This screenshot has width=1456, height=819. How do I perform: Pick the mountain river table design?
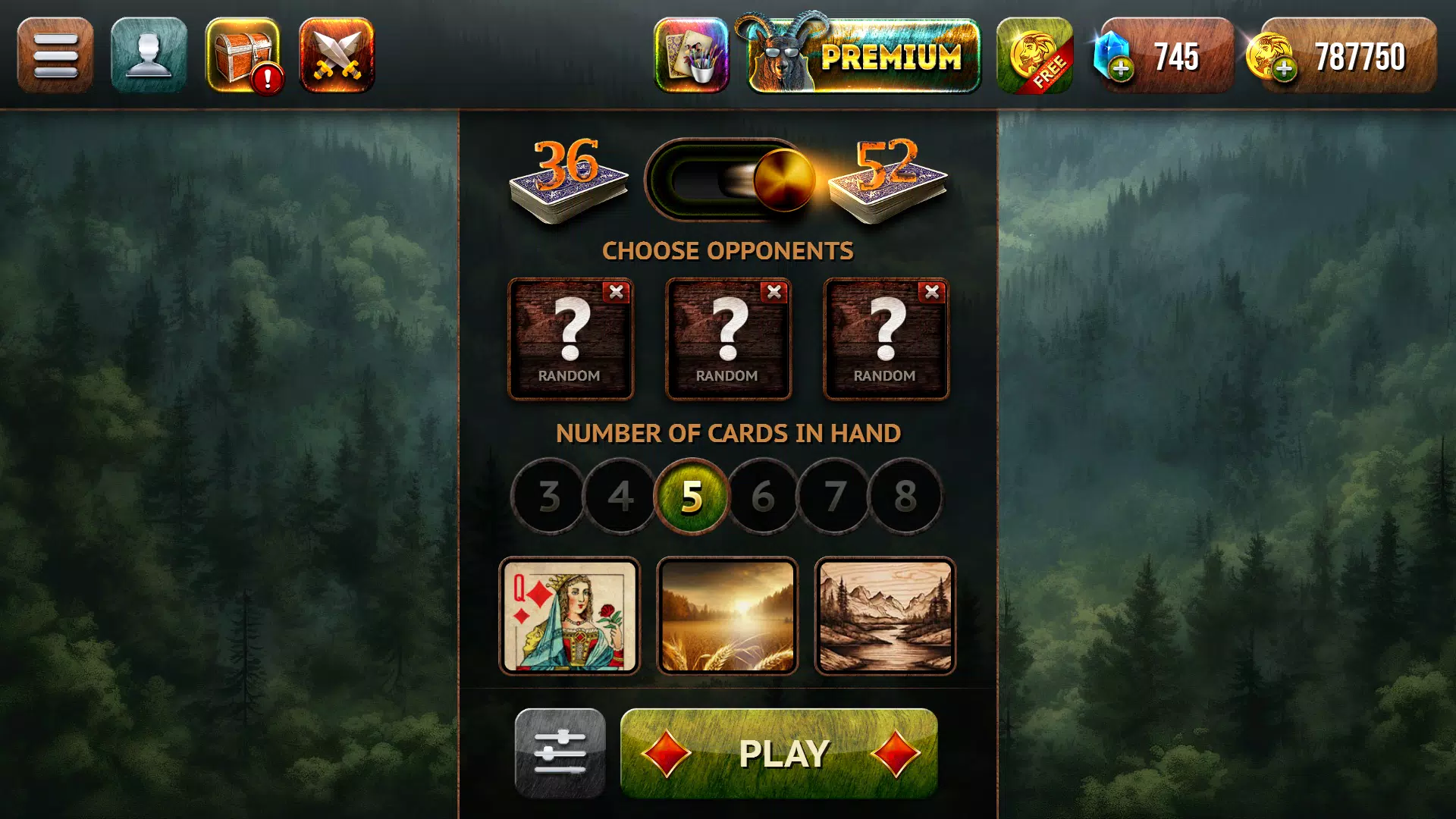tap(885, 616)
